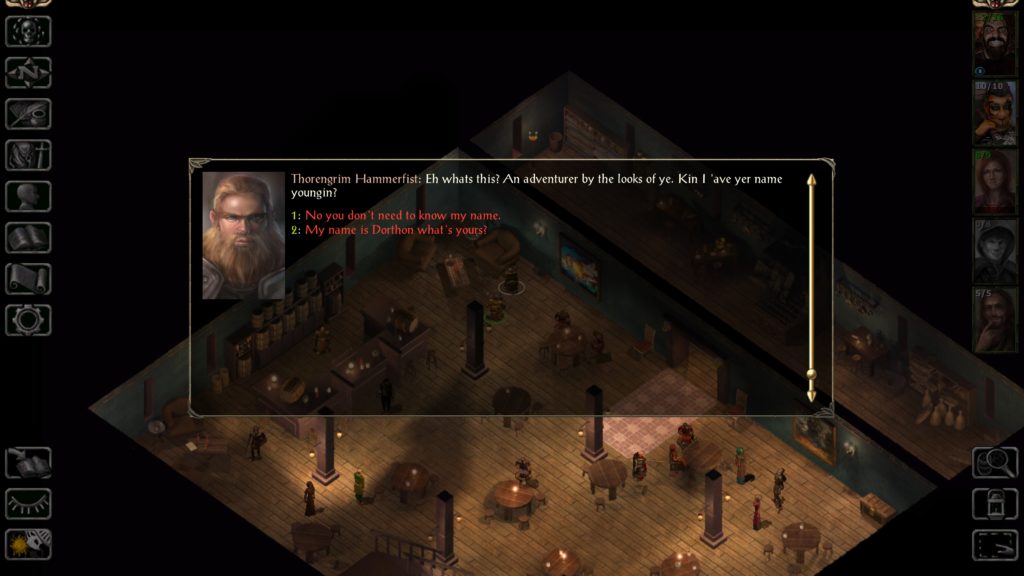
Task: Toggle the sun-and-gauntlet button
Action: (28, 544)
